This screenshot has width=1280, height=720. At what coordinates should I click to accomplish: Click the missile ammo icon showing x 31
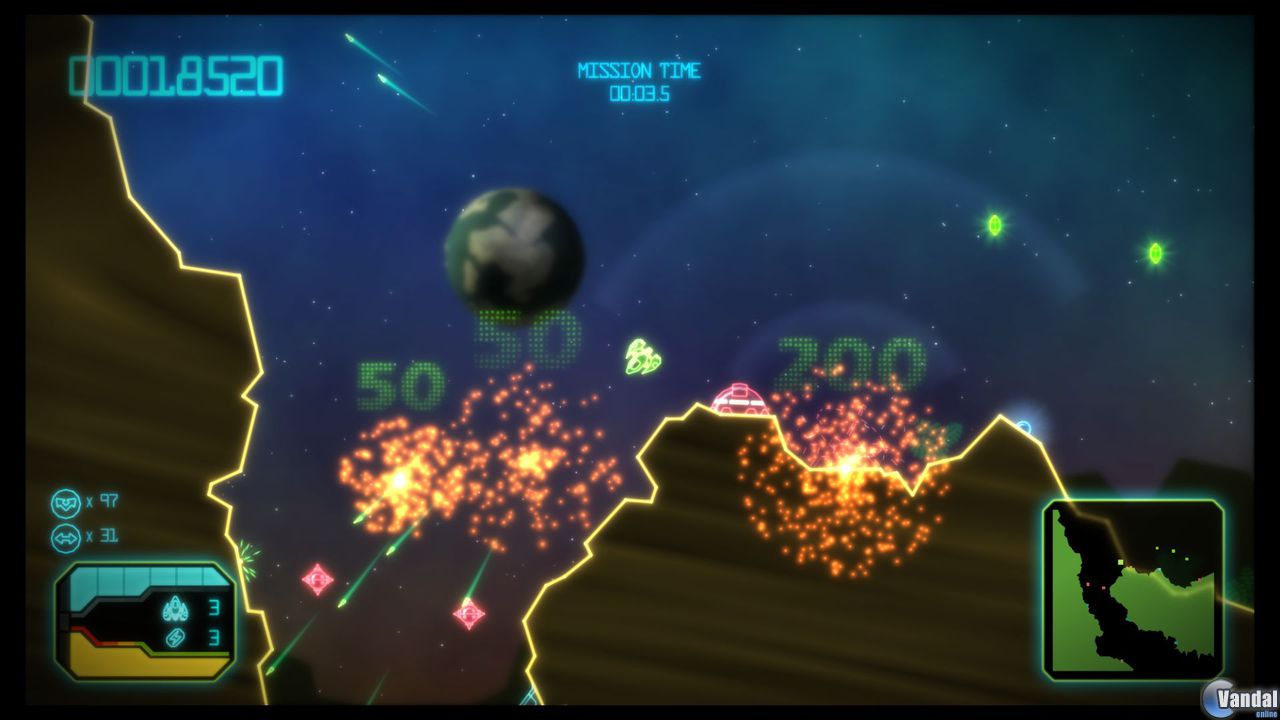coord(65,536)
